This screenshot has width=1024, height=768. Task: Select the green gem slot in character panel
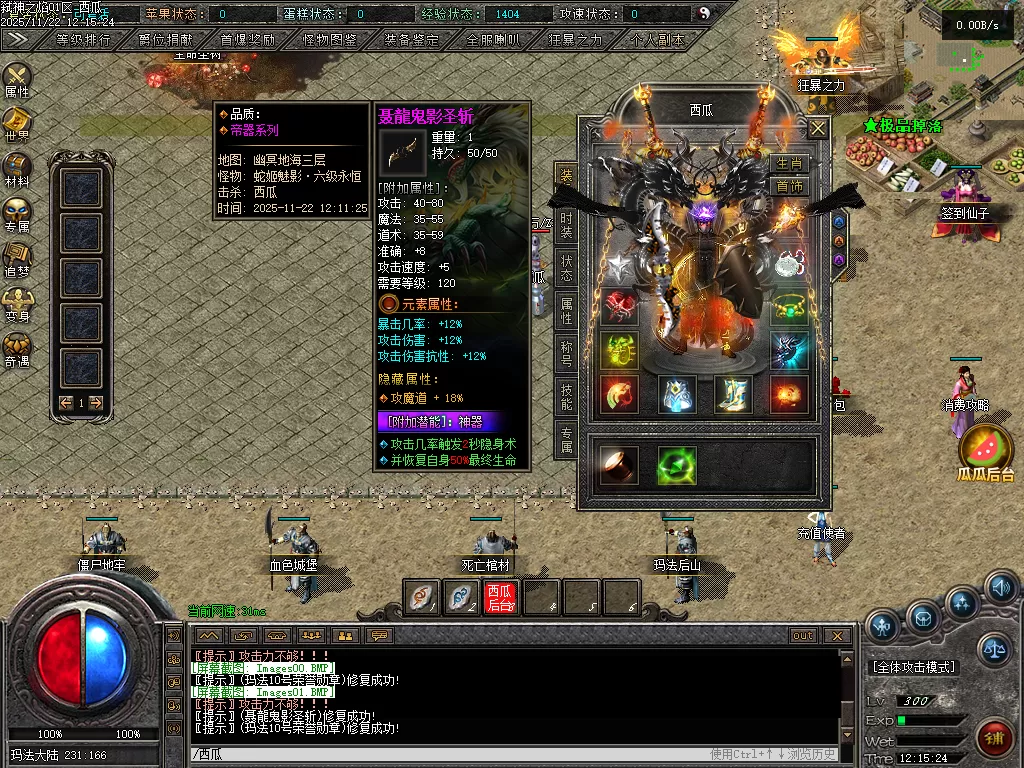[676, 465]
